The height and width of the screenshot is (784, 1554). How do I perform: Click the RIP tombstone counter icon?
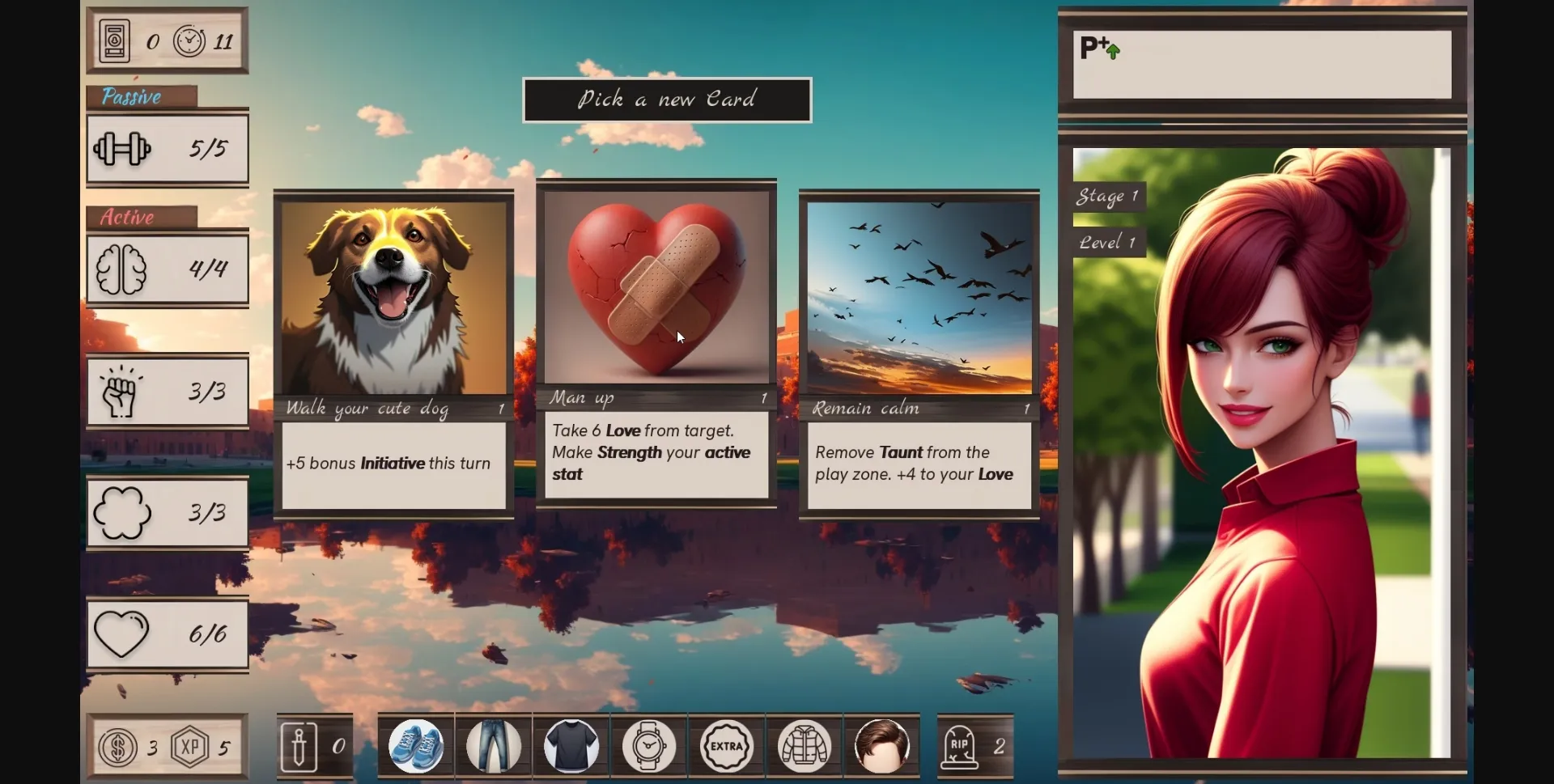tap(962, 745)
